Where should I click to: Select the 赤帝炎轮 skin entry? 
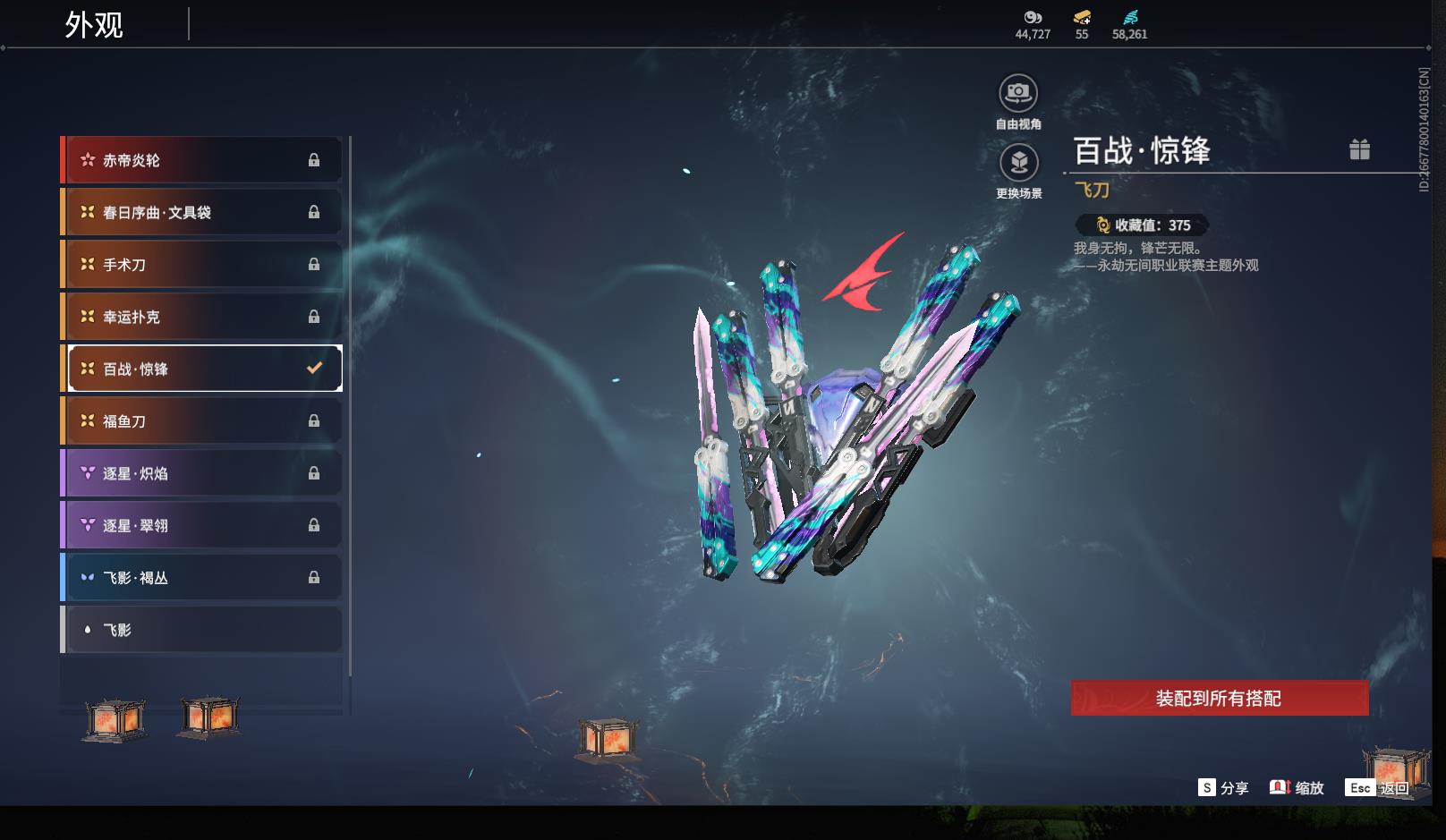click(202, 160)
